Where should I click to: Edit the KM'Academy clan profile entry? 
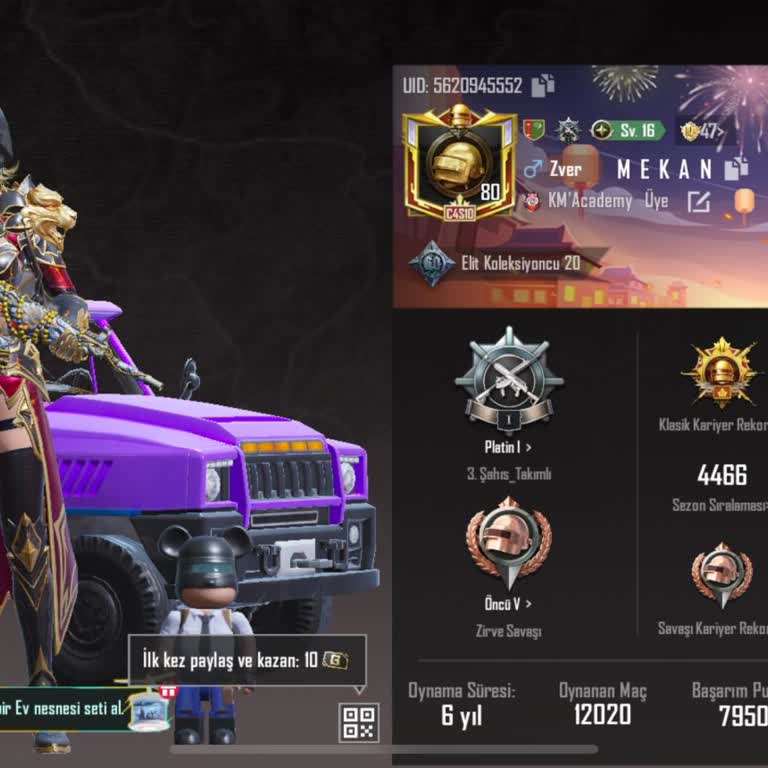[x=698, y=202]
